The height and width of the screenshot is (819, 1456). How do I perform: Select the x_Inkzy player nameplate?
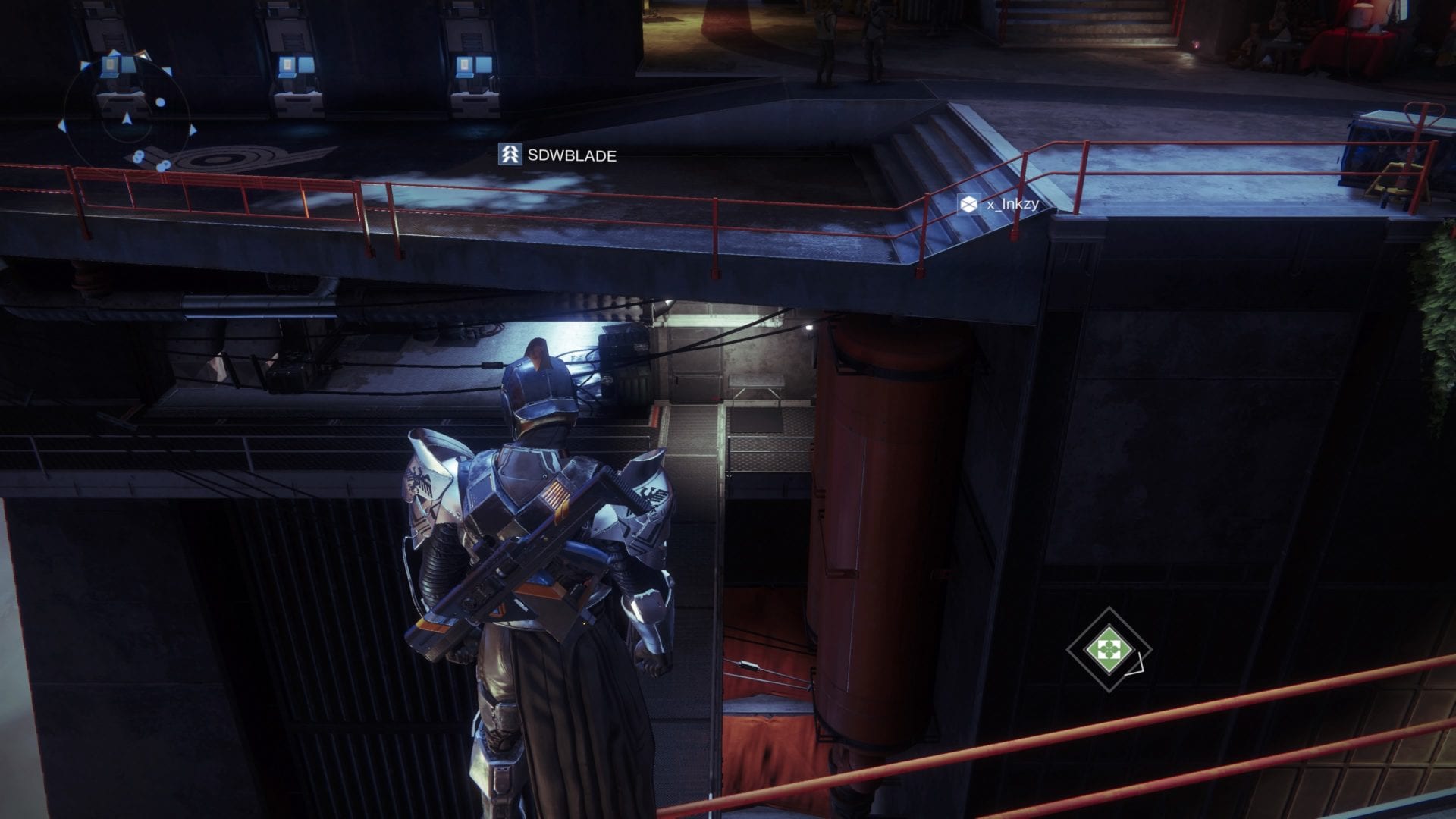pyautogui.click(x=998, y=204)
